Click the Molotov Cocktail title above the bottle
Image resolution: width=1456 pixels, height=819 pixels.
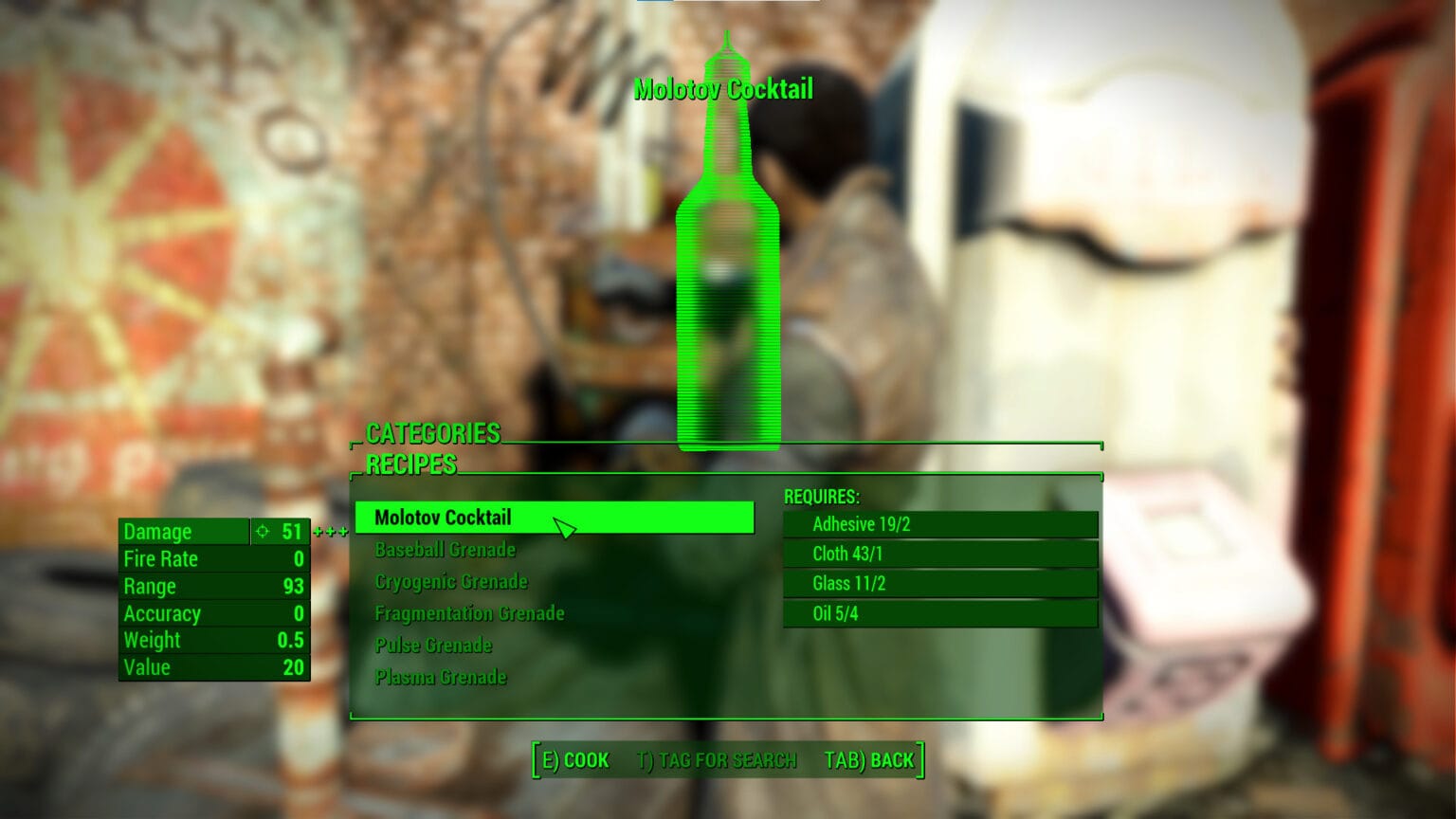coord(726,88)
